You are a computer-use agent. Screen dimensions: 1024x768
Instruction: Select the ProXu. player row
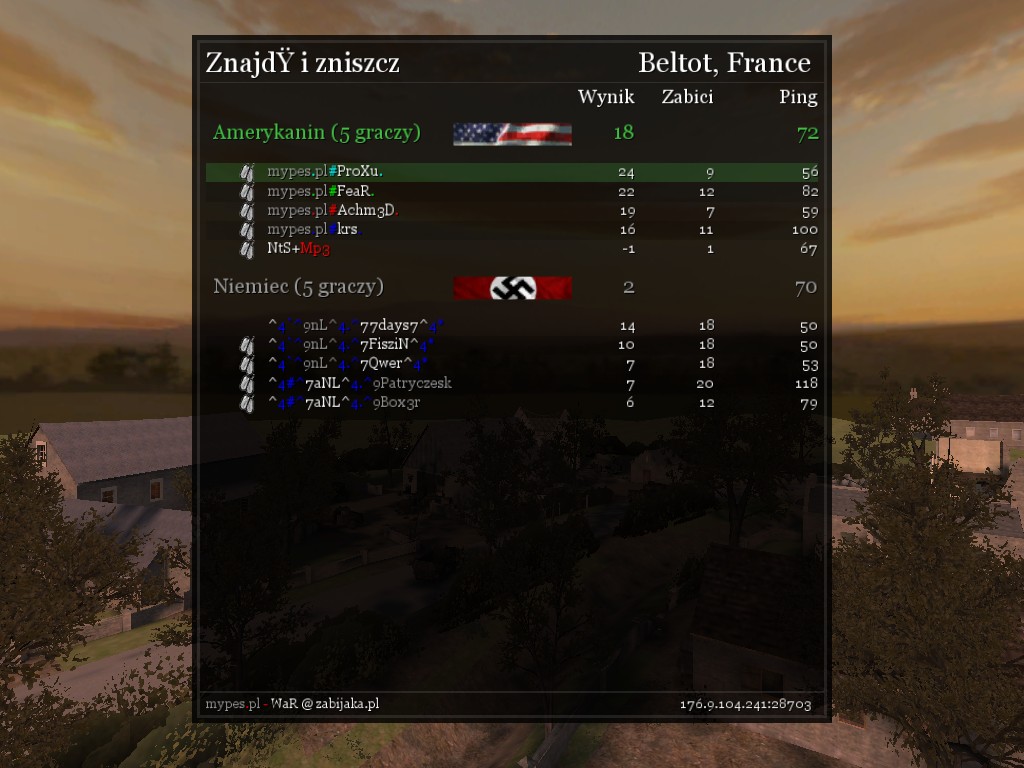pyautogui.click(x=512, y=172)
